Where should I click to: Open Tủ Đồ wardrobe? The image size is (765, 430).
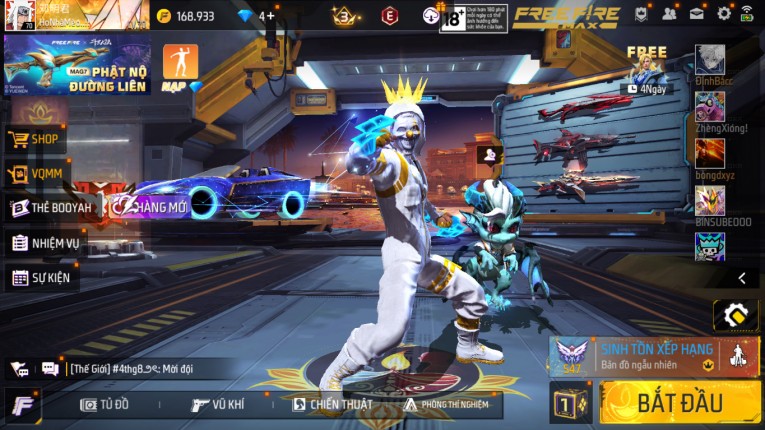coord(105,404)
